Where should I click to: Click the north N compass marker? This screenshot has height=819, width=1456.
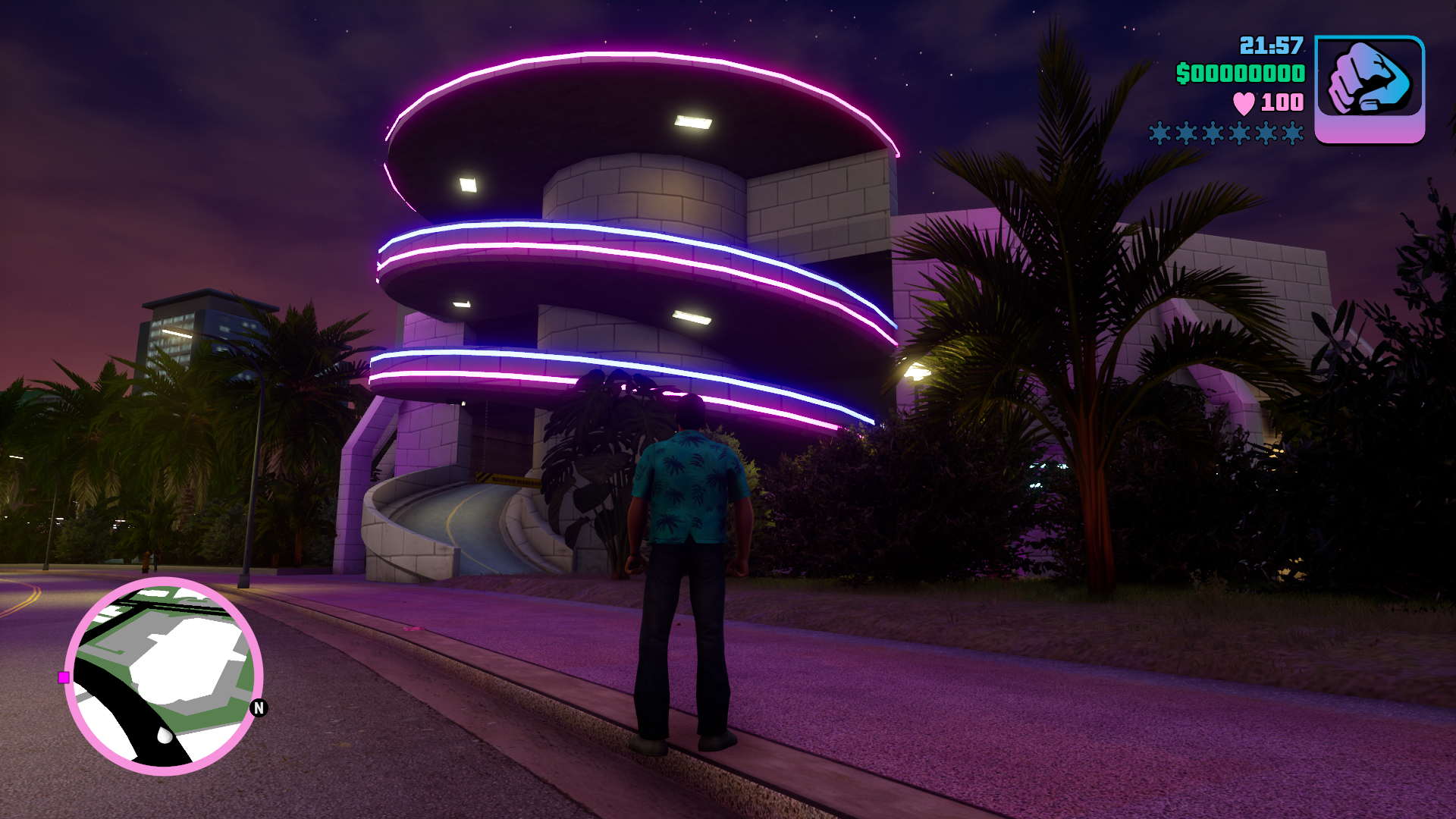[259, 708]
